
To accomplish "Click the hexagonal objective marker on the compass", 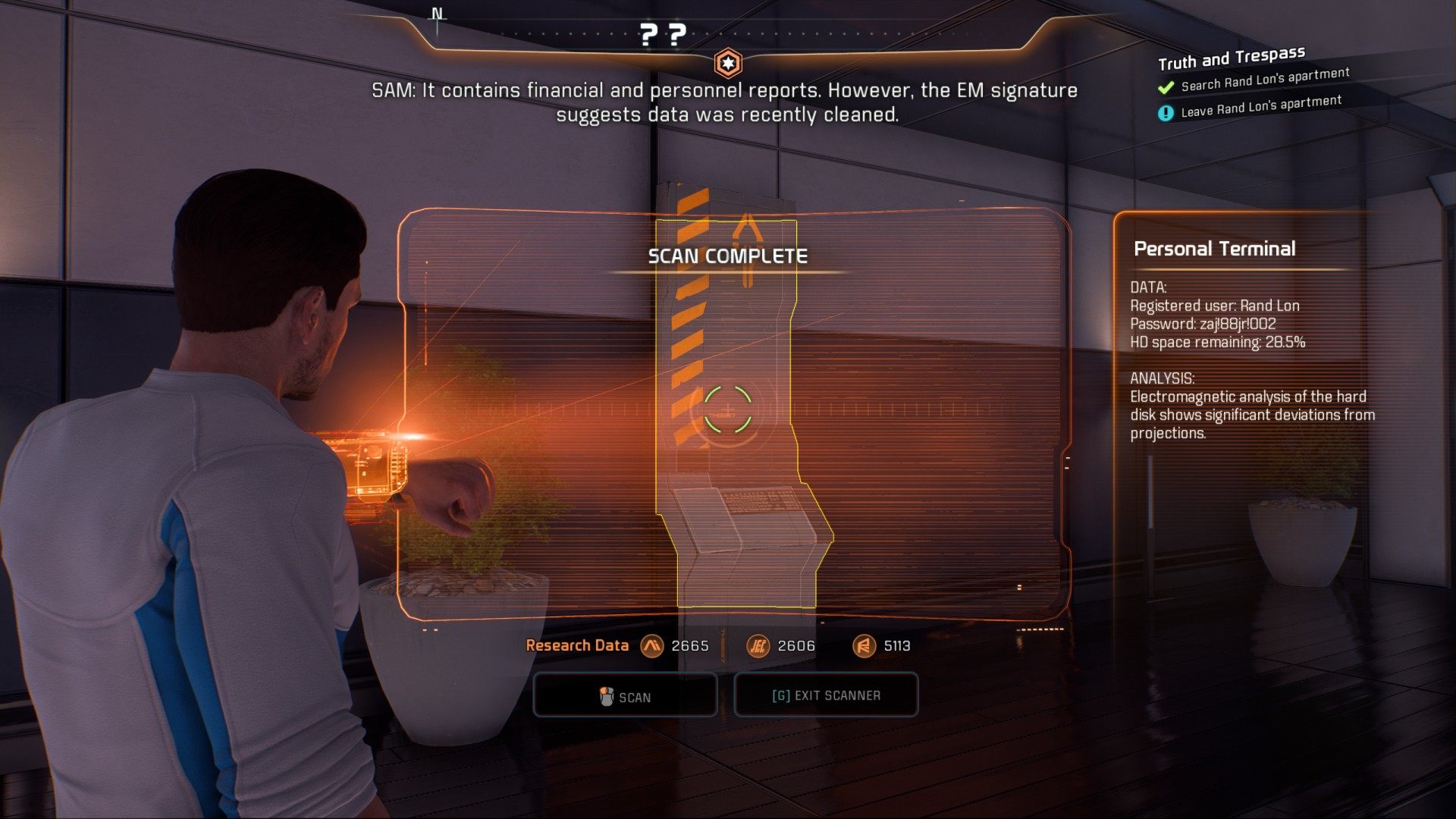I will click(728, 64).
